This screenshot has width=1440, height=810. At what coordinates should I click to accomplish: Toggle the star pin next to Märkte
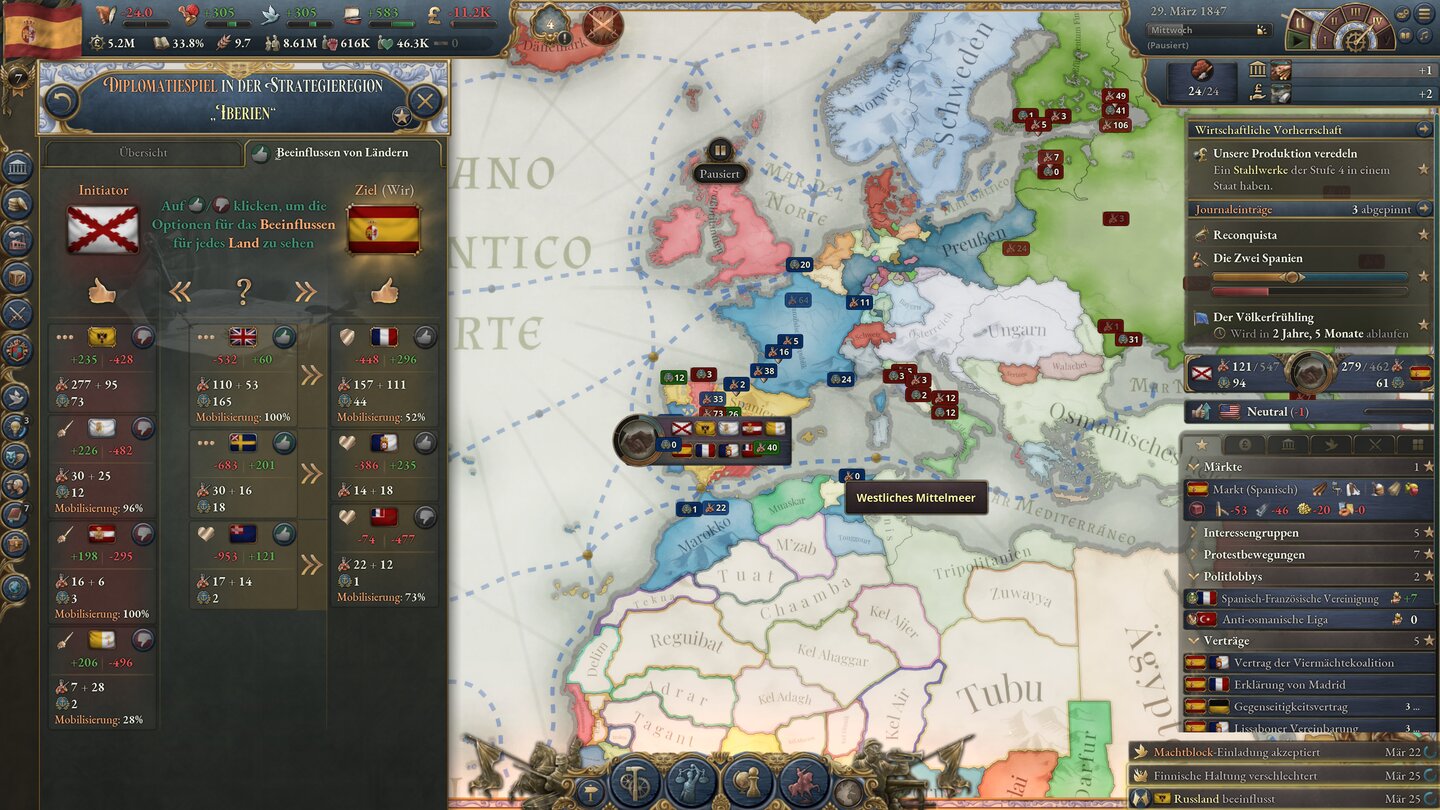click(x=1428, y=467)
